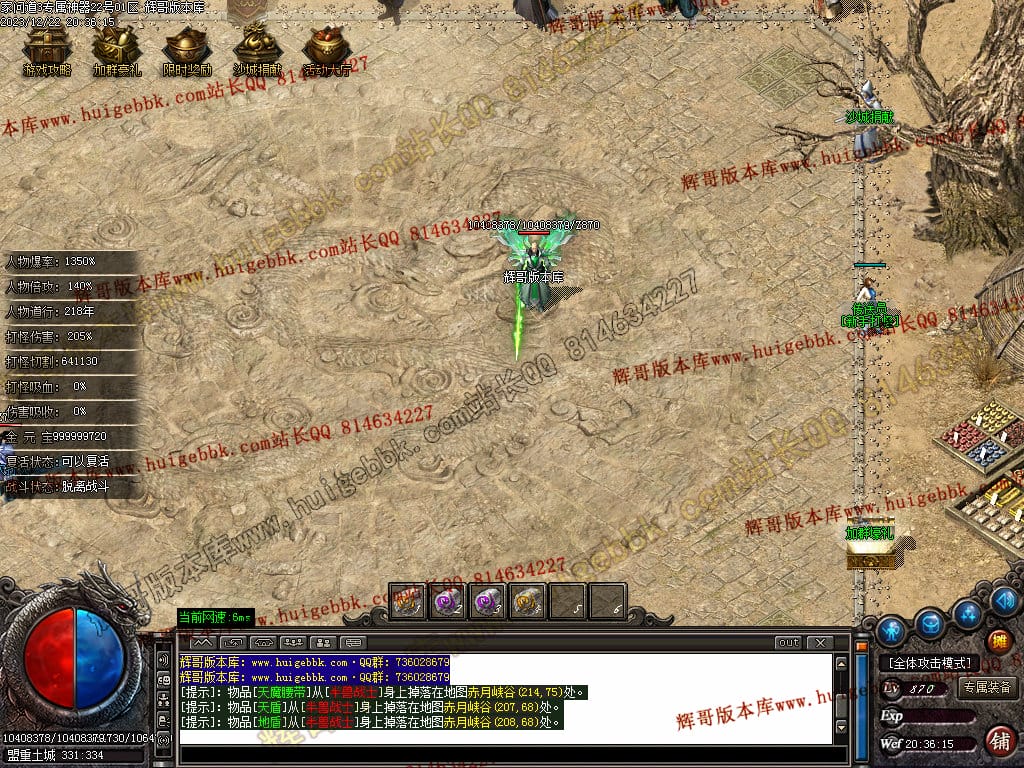Click the red 铺 shop button
The height and width of the screenshot is (768, 1024).
click(x=998, y=741)
